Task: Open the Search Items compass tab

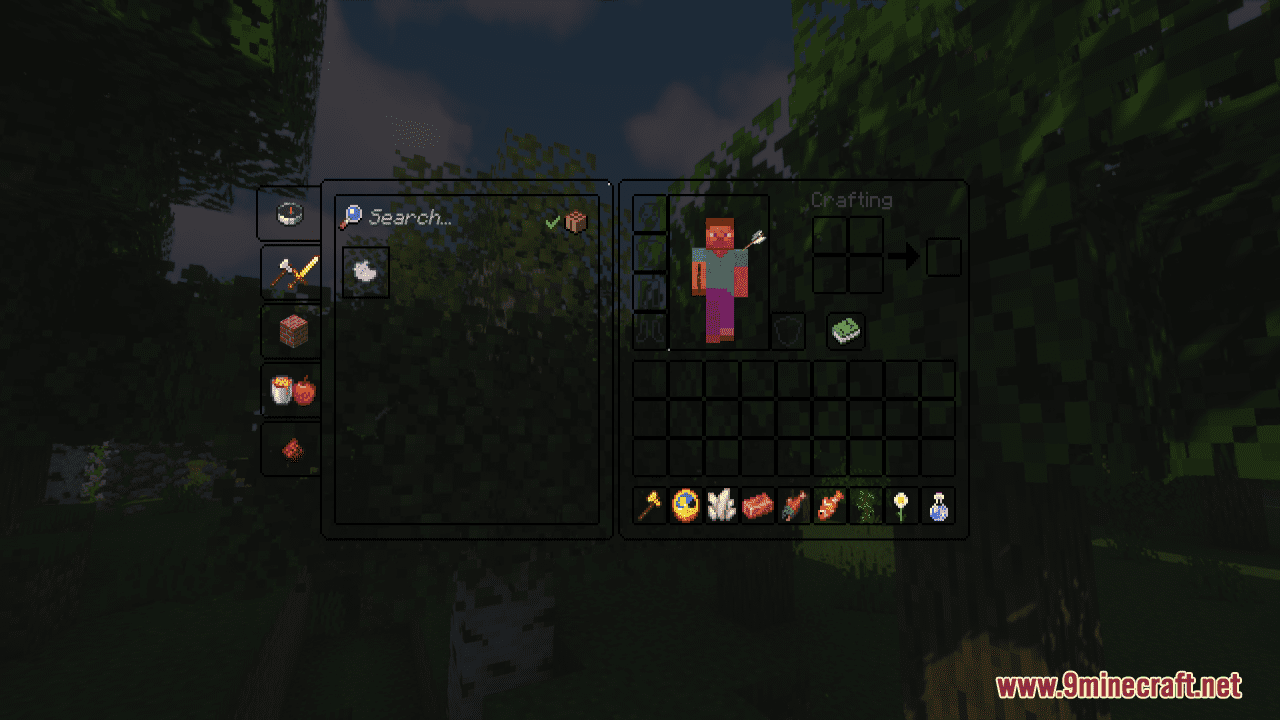Action: [x=290, y=213]
